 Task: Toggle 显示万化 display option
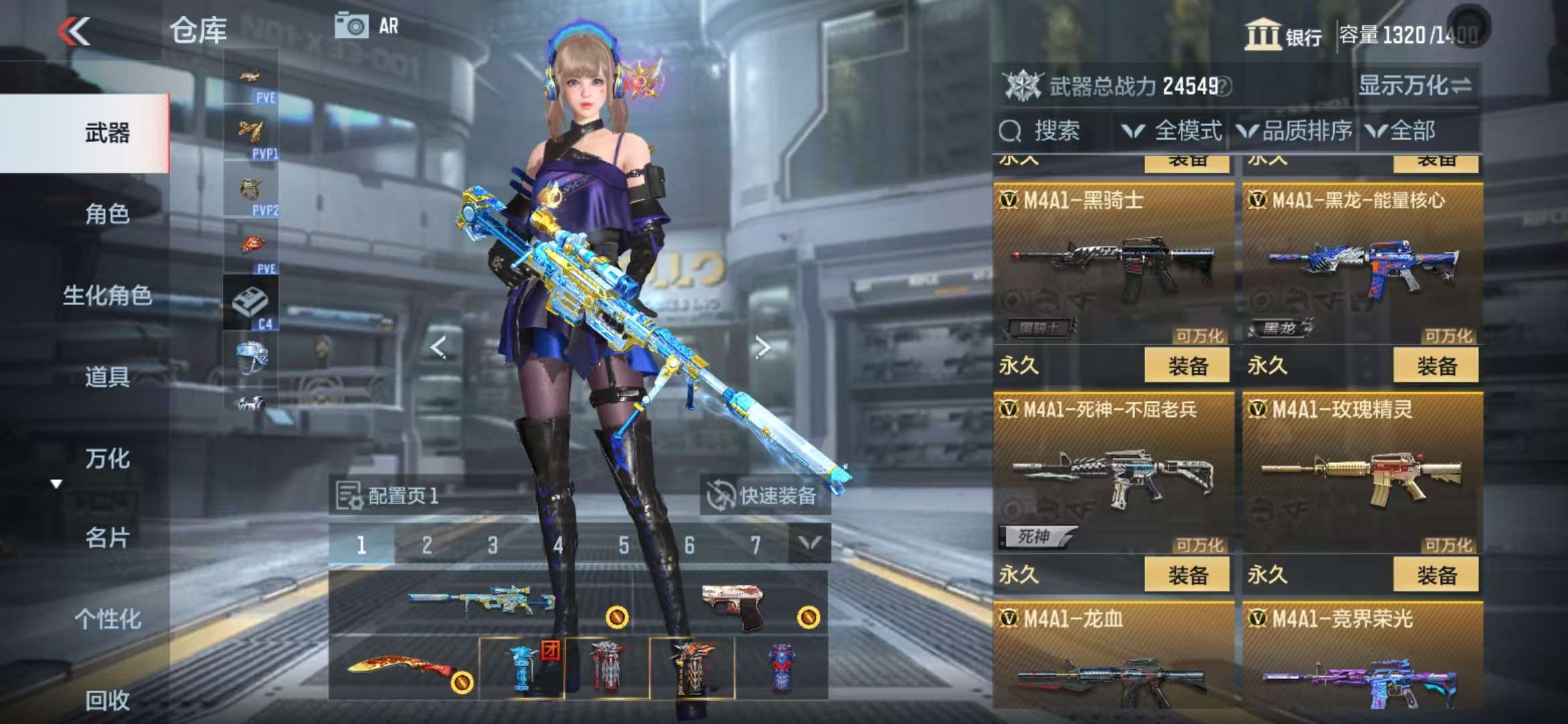coord(1414,86)
